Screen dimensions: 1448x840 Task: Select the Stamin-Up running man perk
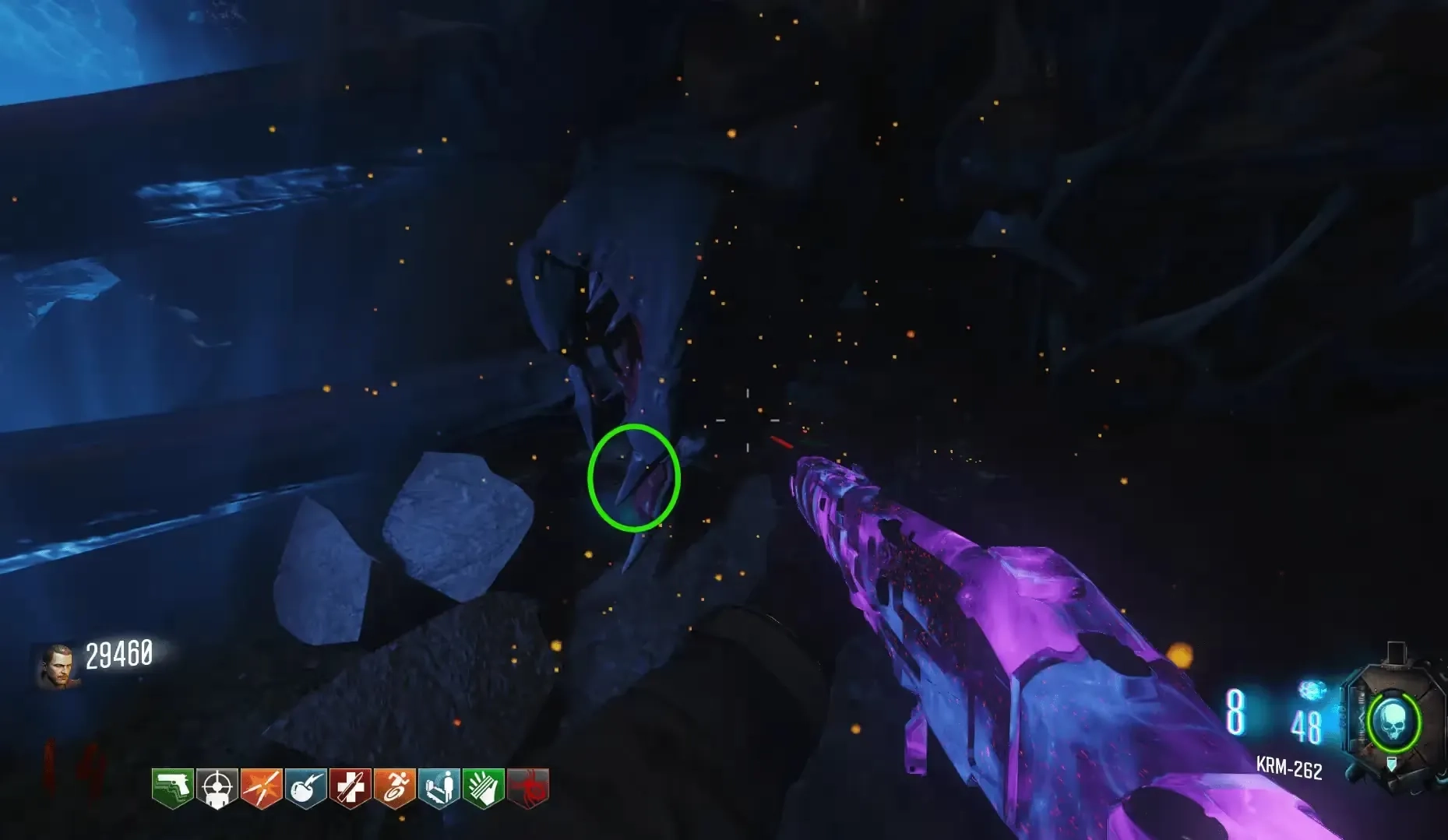[394, 788]
